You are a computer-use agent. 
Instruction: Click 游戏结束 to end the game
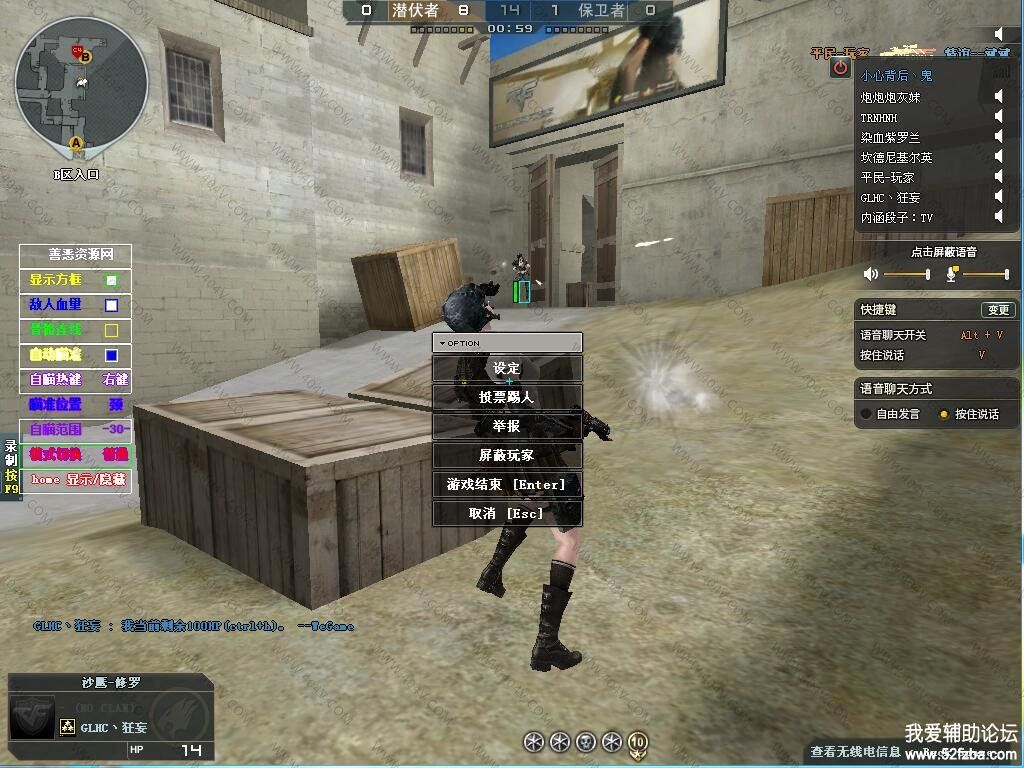tap(507, 485)
